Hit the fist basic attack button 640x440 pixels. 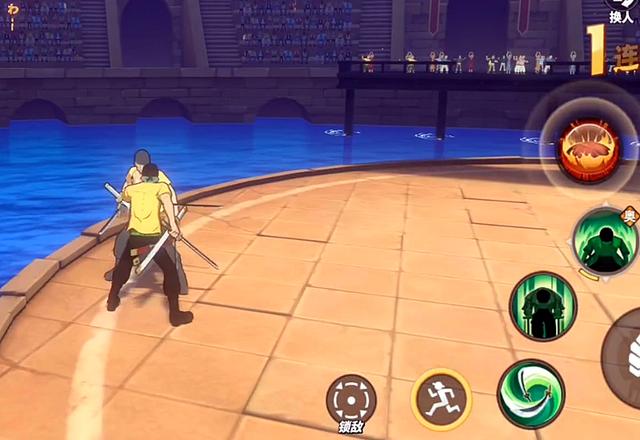coord(625,358)
